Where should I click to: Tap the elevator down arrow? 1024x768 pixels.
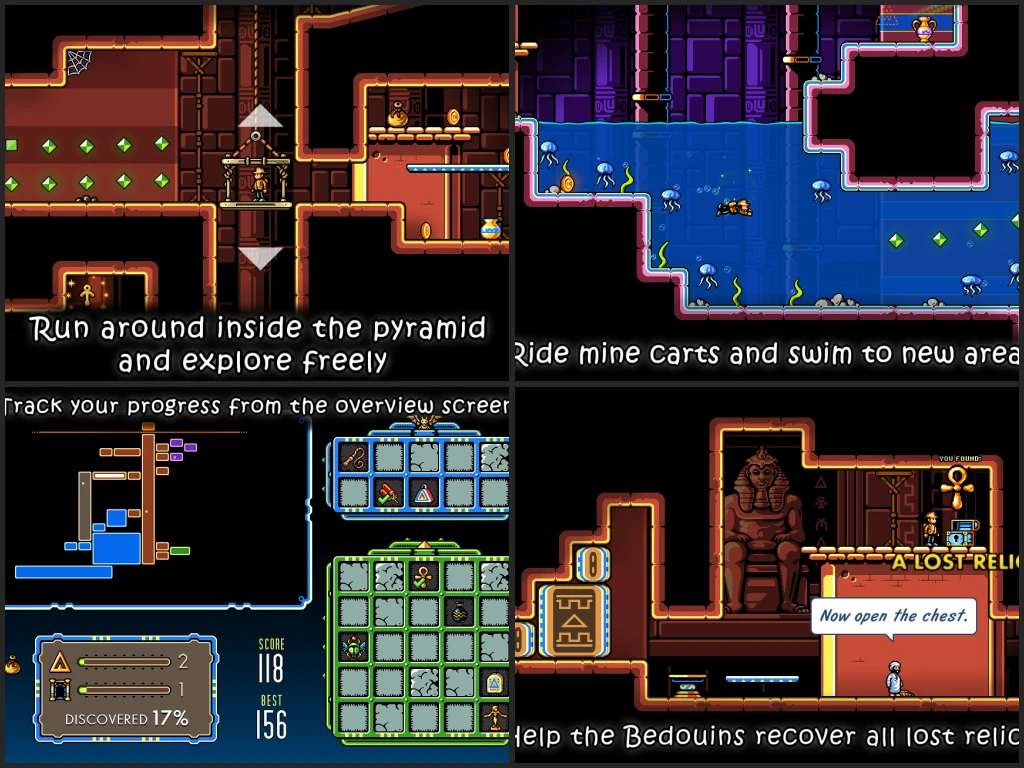click(261, 258)
